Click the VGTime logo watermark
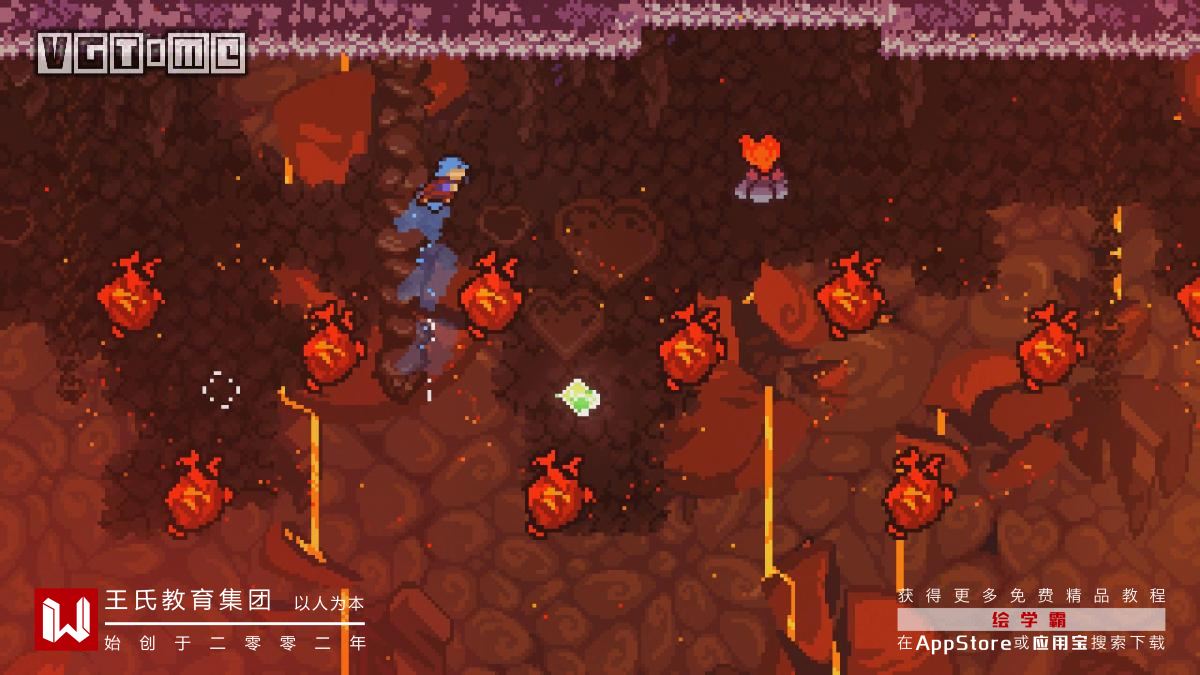The height and width of the screenshot is (675, 1200). 141,53
